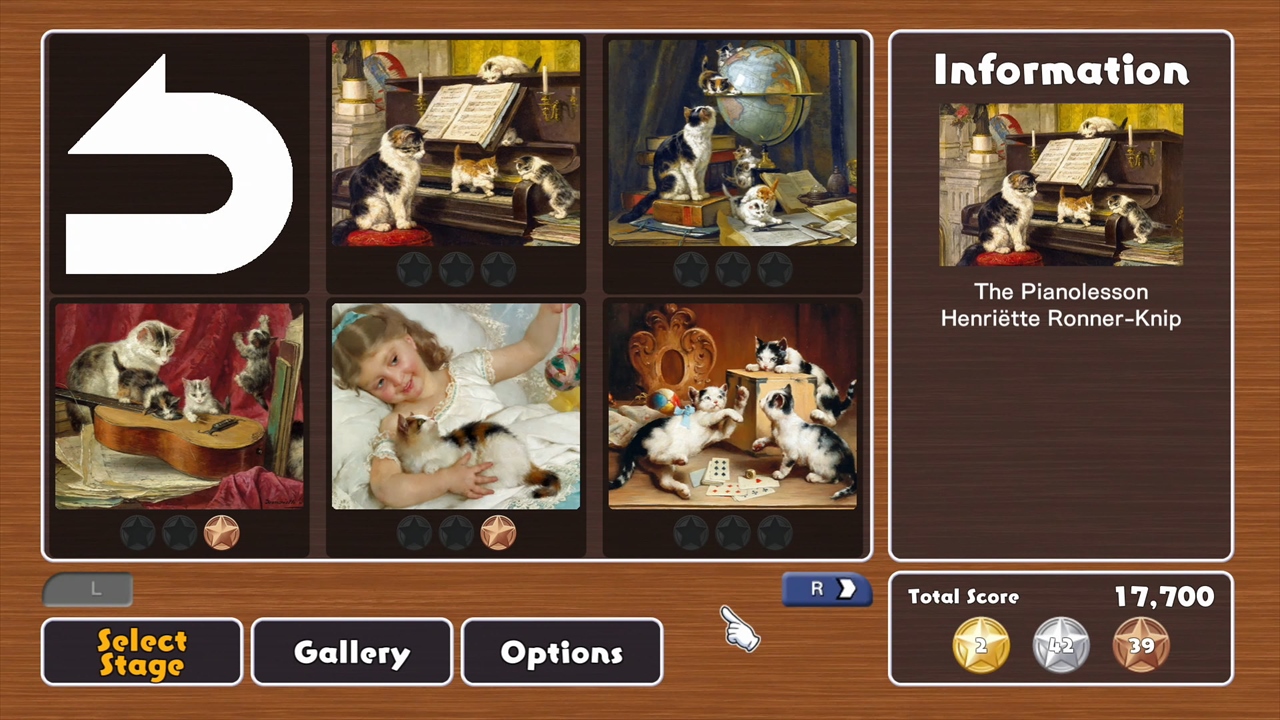
Task: Click the bronze medal count icon
Action: (x=1141, y=645)
